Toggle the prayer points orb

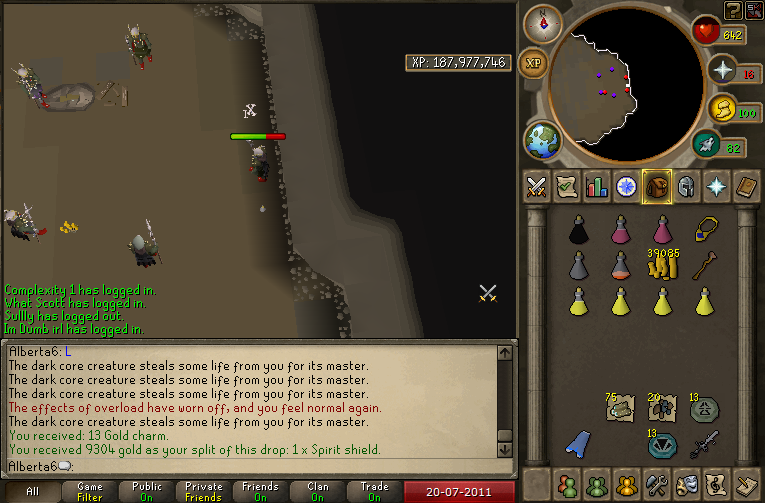(724, 69)
